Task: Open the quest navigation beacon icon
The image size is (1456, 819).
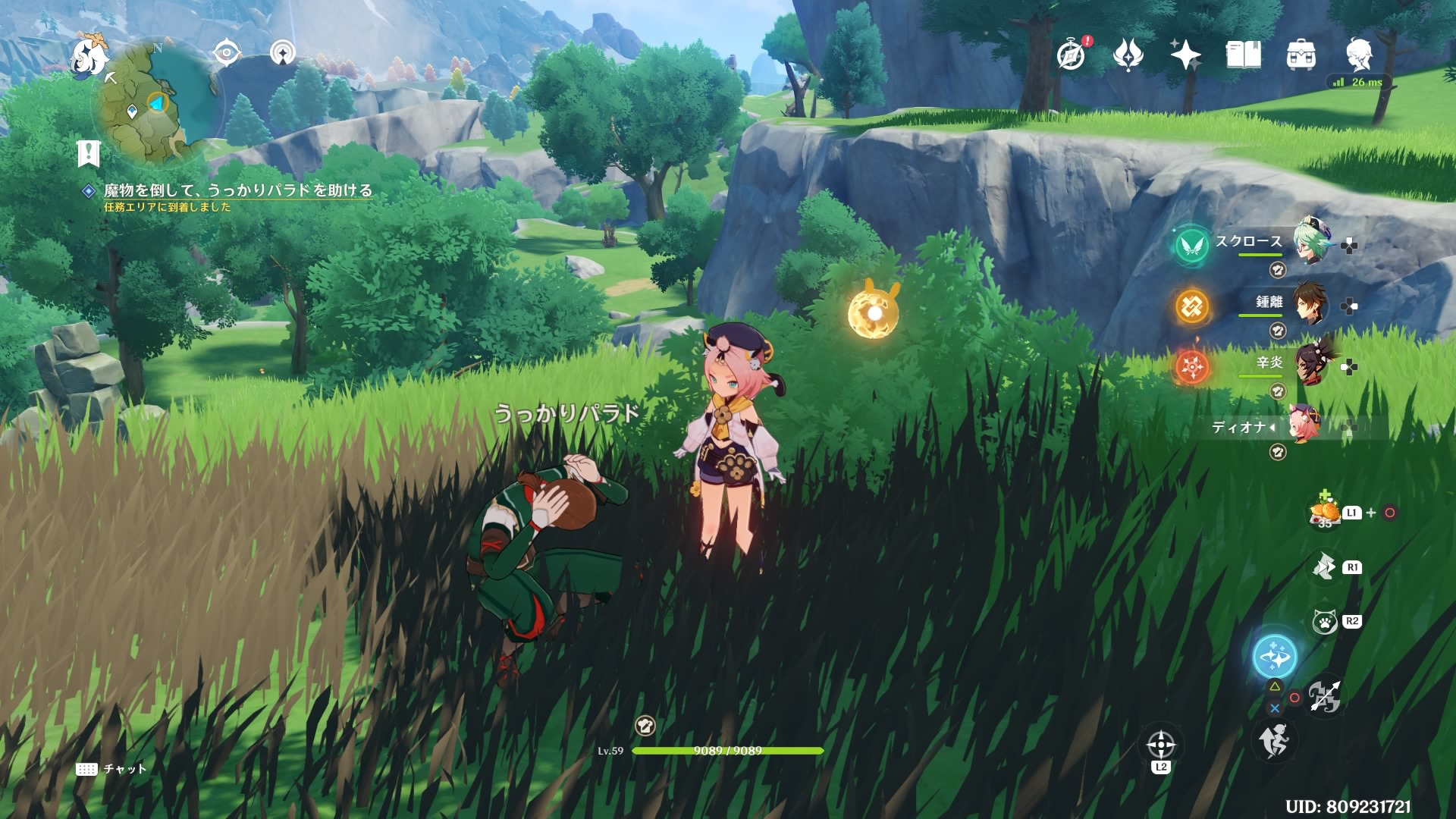Action: 284,53
